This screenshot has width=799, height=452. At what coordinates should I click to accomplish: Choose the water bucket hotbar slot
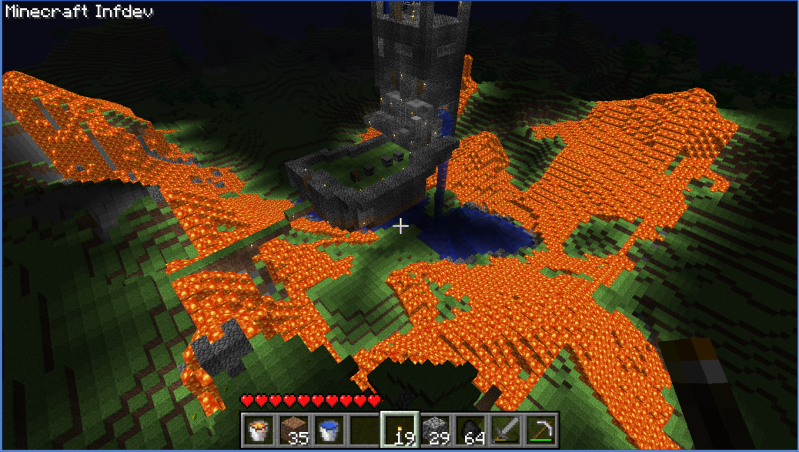click(329, 430)
